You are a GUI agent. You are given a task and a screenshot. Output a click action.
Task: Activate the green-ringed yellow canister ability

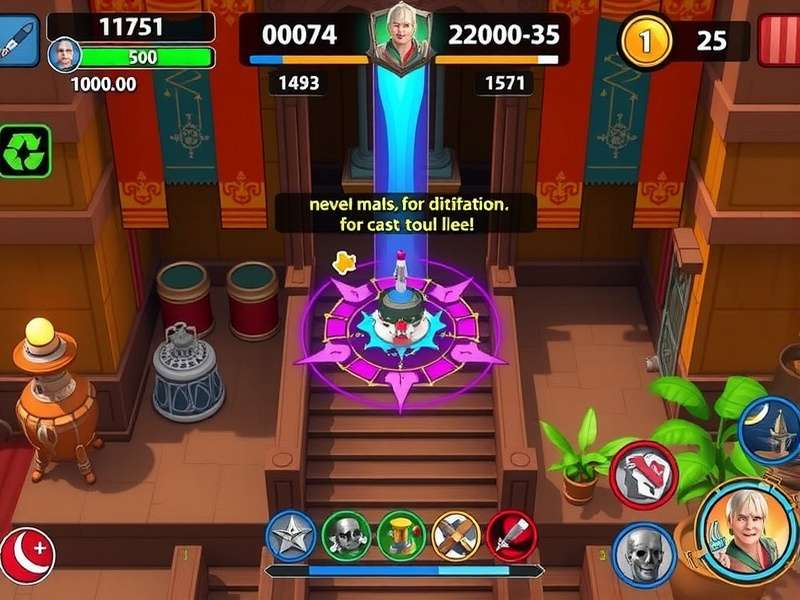(x=402, y=537)
